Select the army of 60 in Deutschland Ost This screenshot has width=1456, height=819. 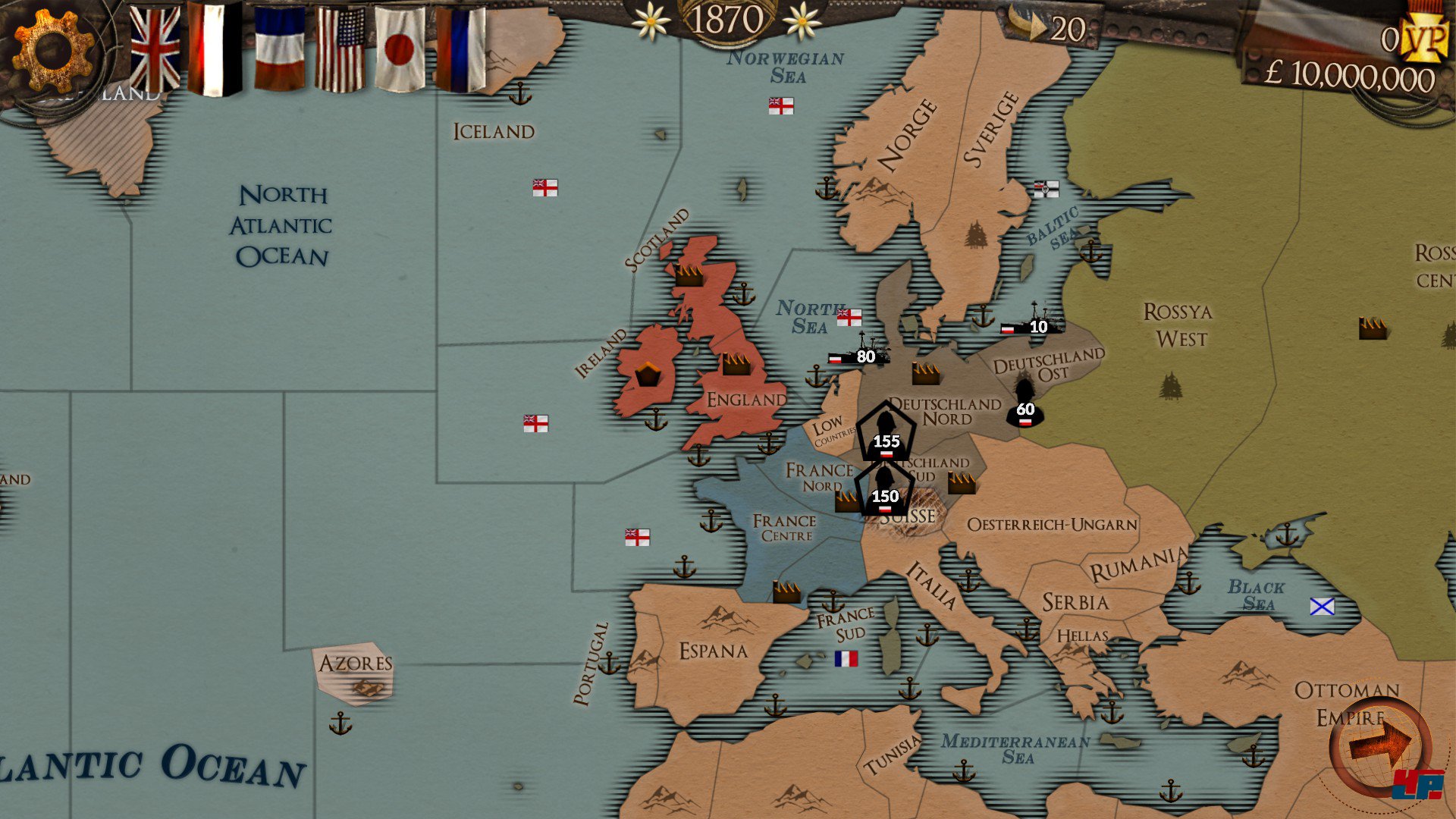(1025, 403)
